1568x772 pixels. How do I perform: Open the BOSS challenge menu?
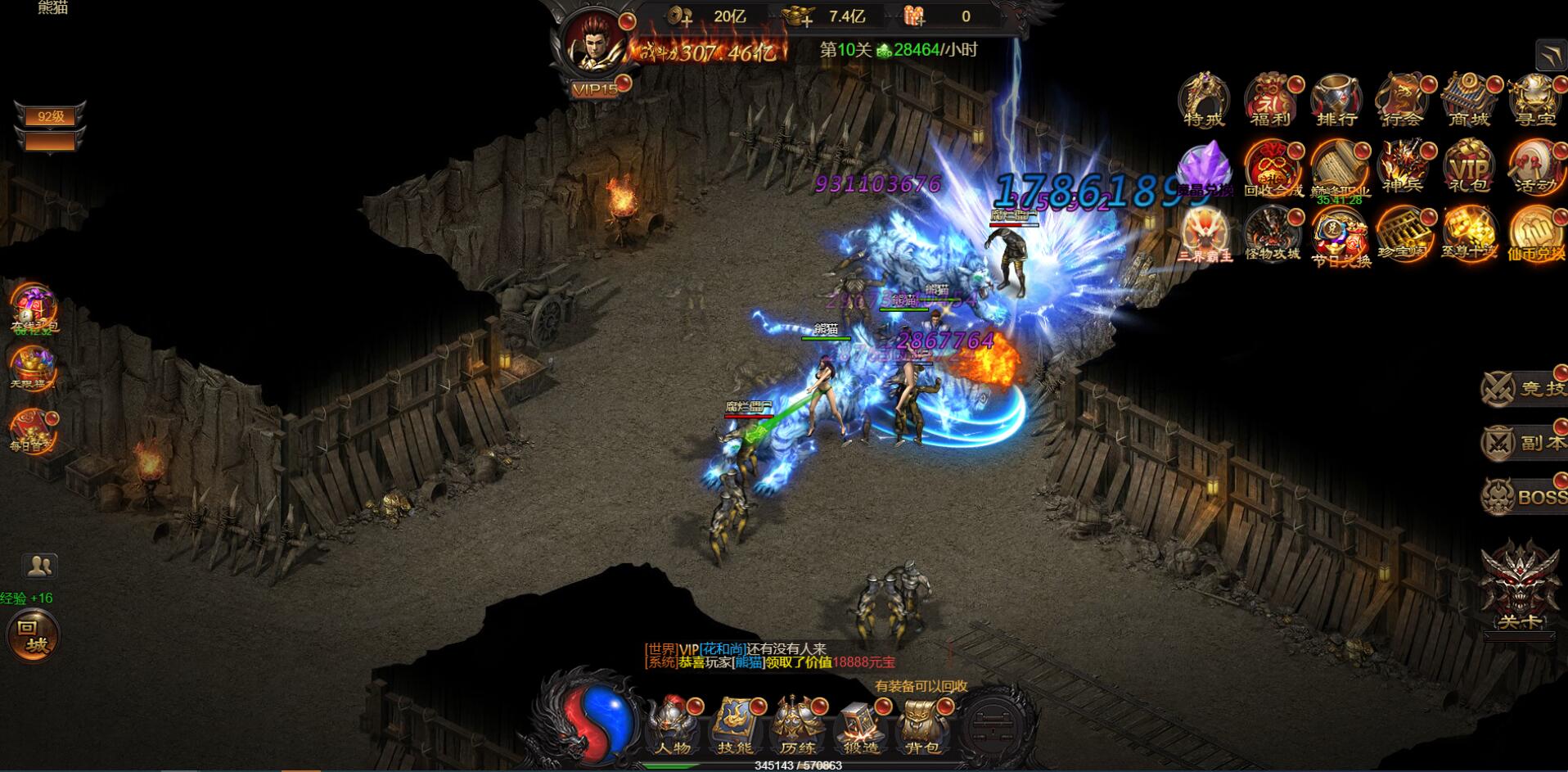pyautogui.click(x=1524, y=496)
